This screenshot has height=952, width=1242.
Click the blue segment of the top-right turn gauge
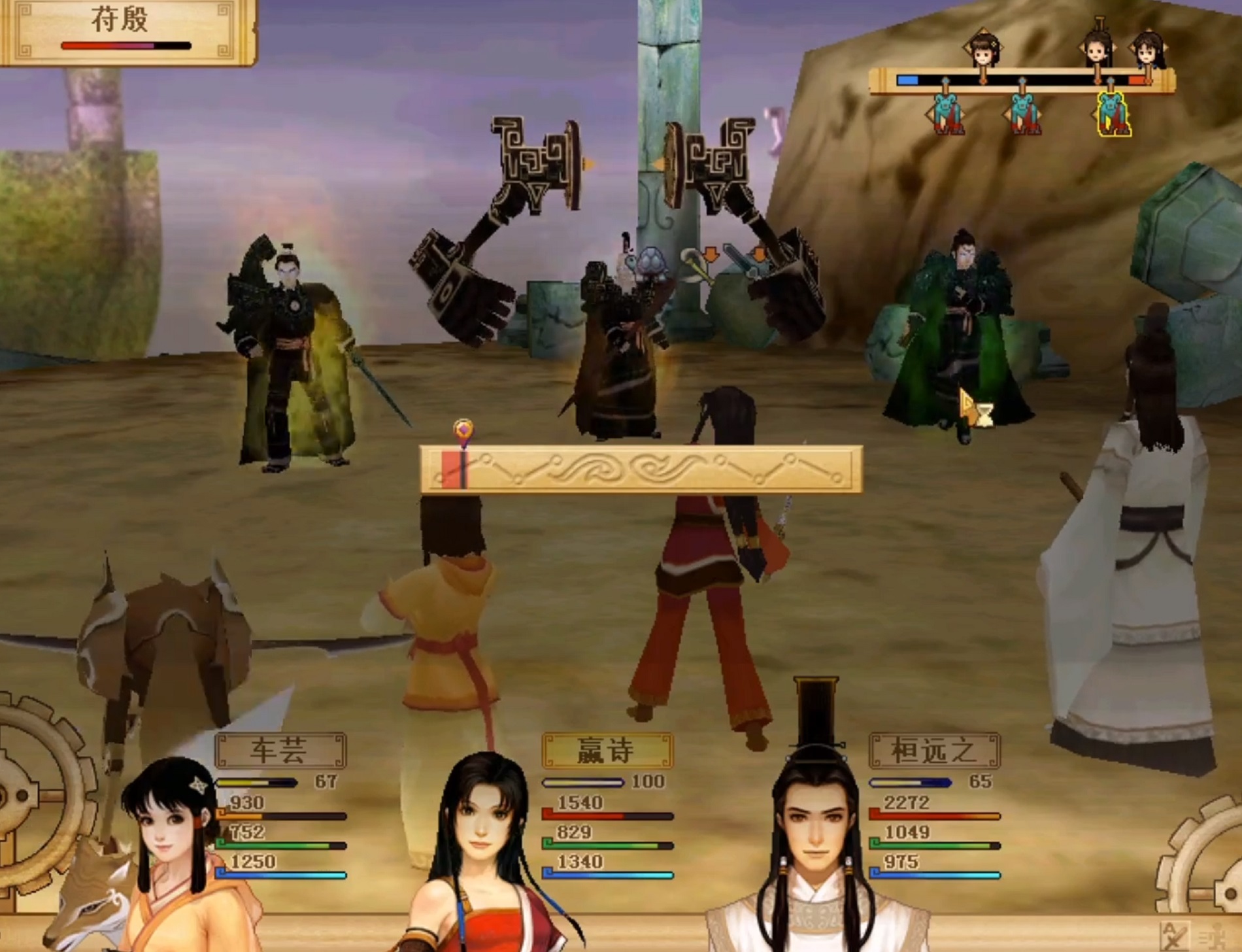(907, 80)
